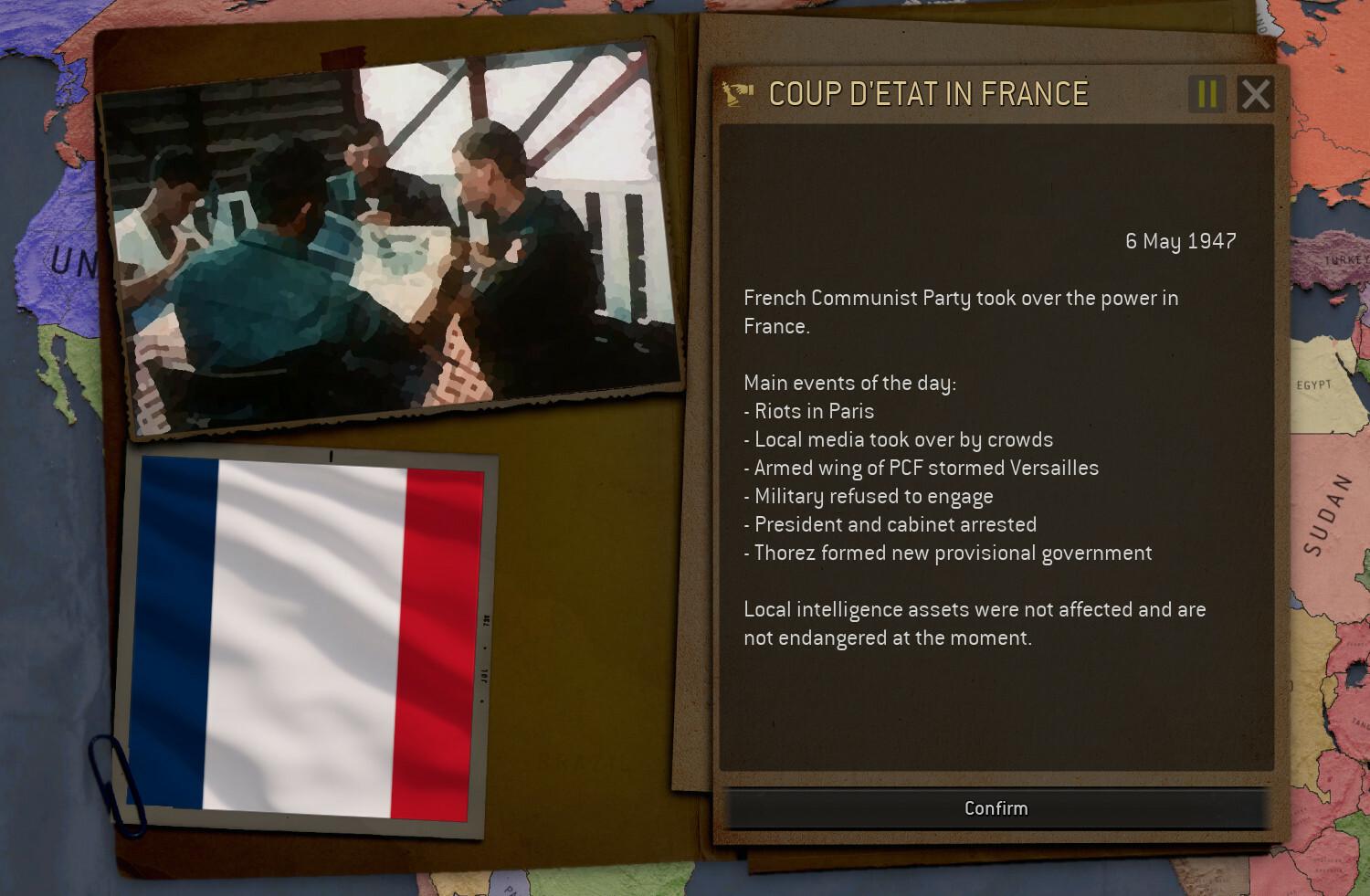The height and width of the screenshot is (896, 1370).
Task: Toggle the pause button in the report header
Action: click(x=1207, y=94)
